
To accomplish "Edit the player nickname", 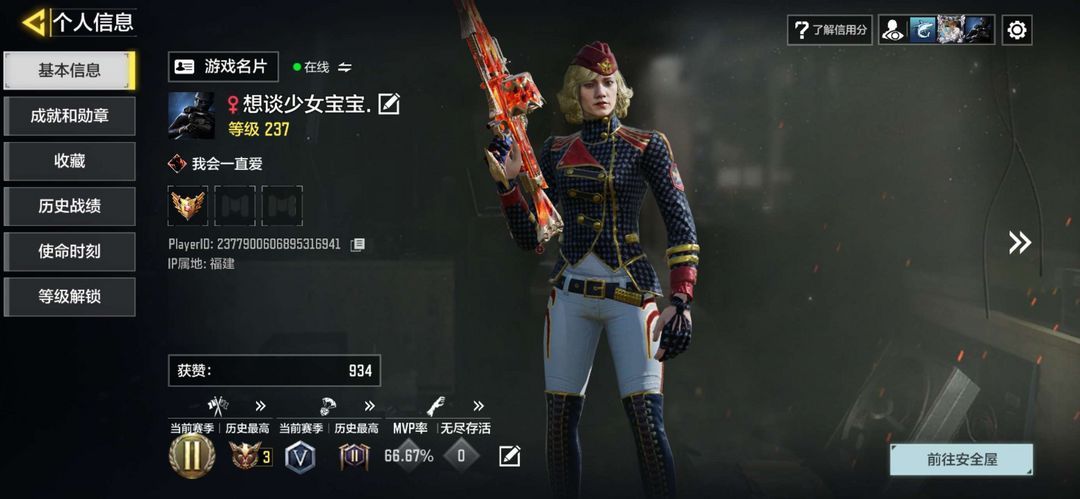I will click(x=389, y=103).
